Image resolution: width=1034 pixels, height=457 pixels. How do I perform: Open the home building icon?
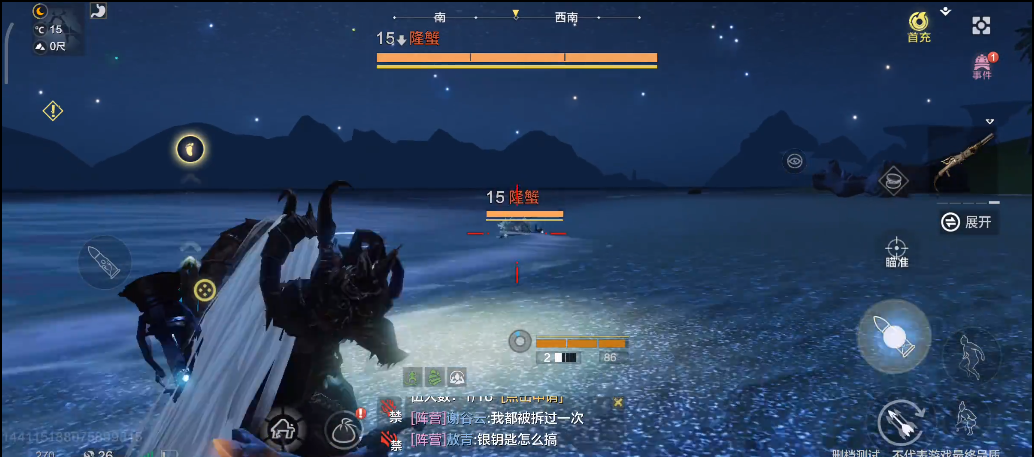click(284, 429)
